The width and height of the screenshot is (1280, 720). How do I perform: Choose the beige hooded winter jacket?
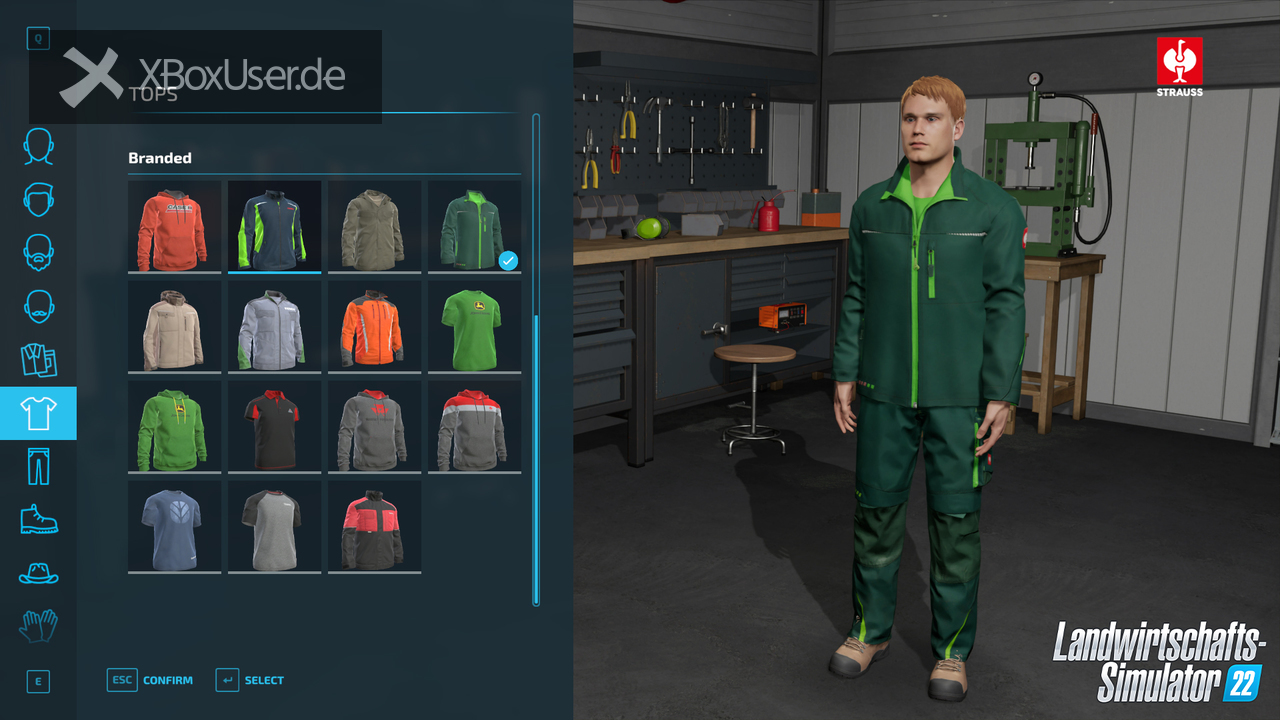click(x=174, y=326)
